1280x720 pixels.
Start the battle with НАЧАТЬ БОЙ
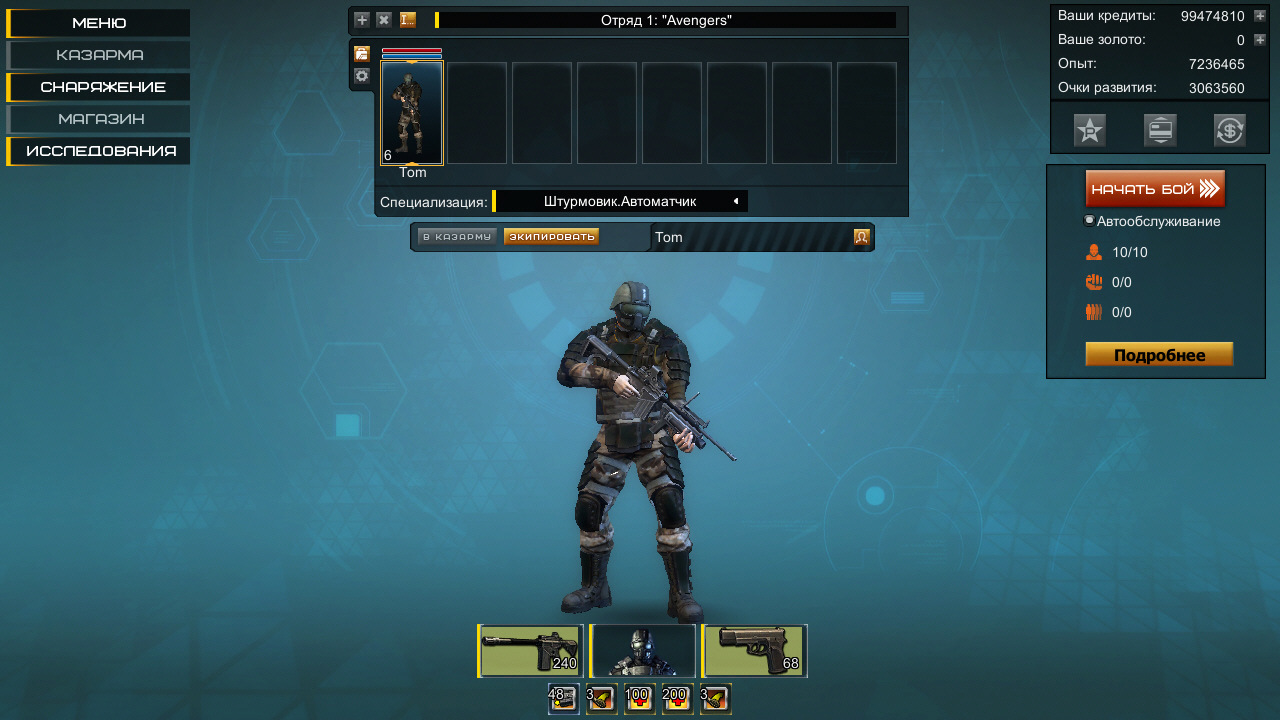click(1155, 189)
